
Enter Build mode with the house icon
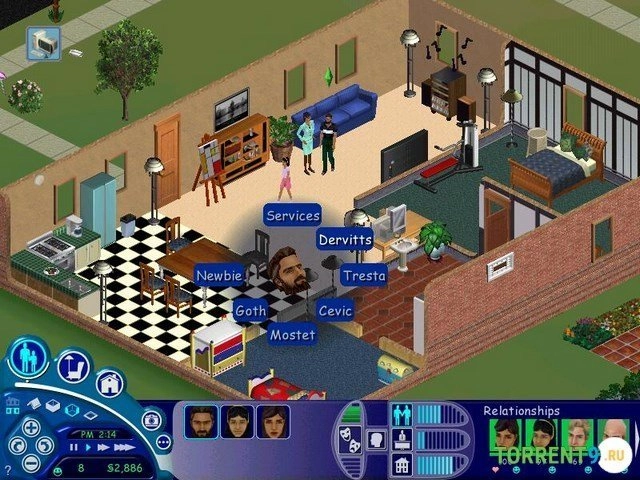pos(109,382)
